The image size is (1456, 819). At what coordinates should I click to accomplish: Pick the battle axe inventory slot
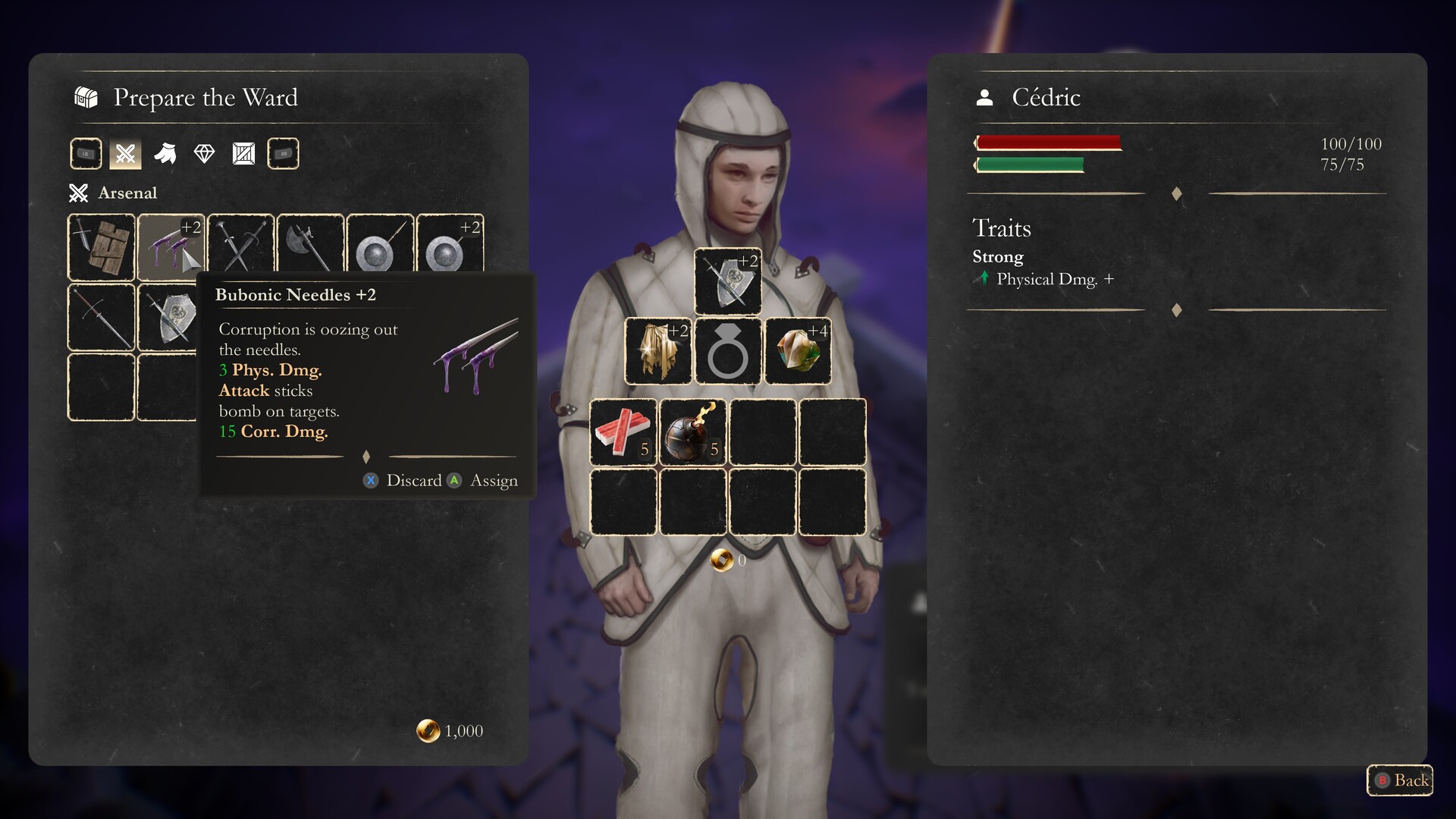point(310,247)
